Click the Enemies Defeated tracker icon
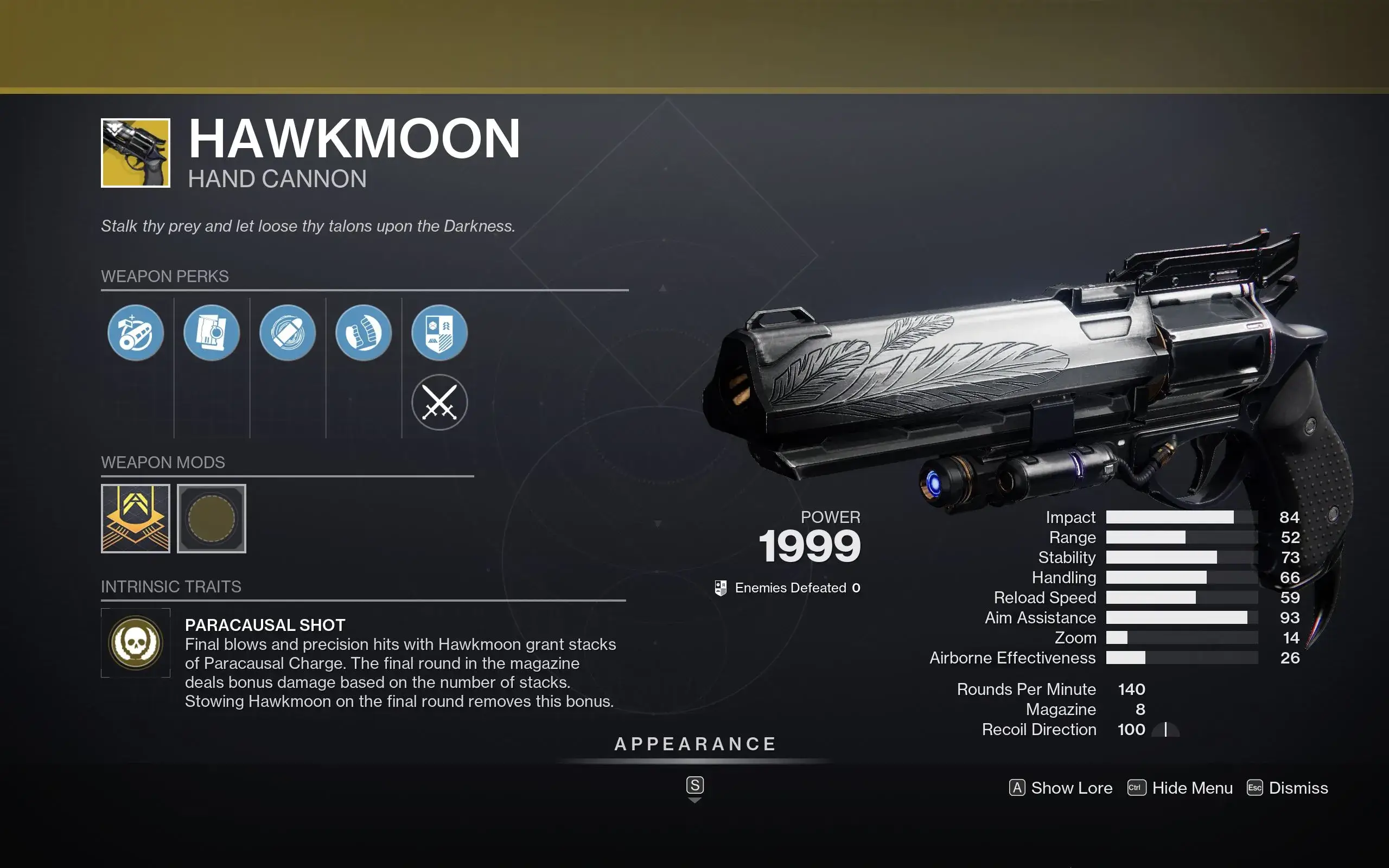This screenshot has width=1389, height=868. (x=720, y=588)
